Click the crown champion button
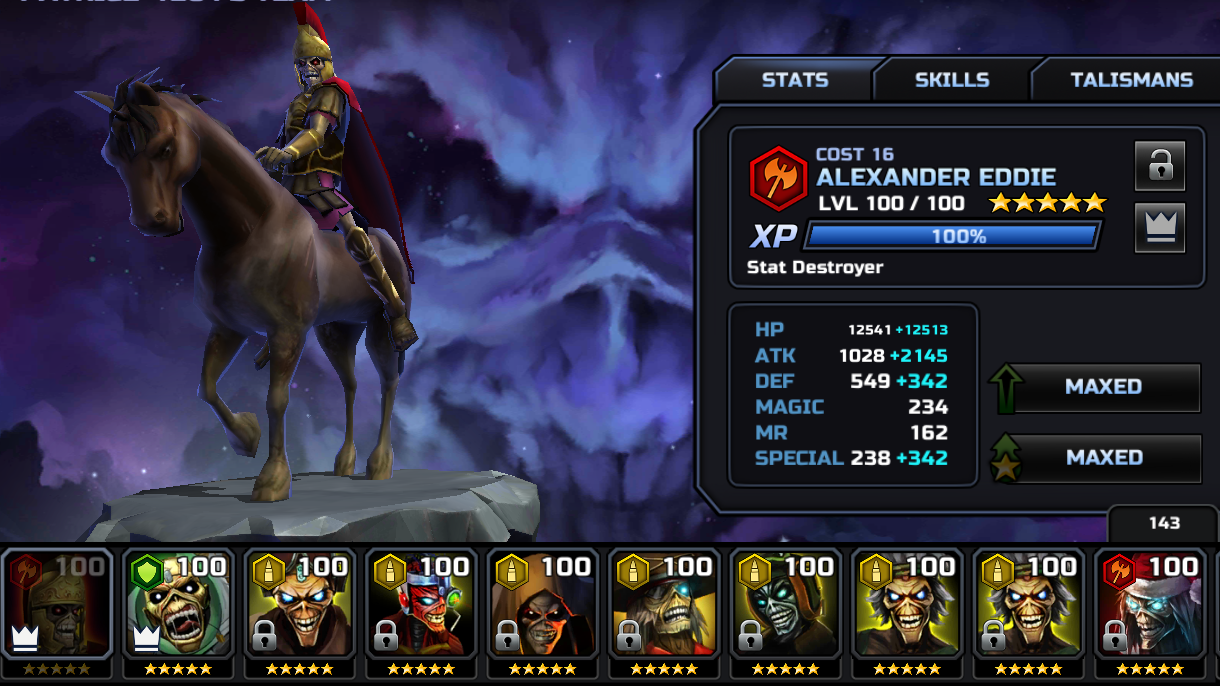The height and width of the screenshot is (686, 1220). click(x=1159, y=228)
